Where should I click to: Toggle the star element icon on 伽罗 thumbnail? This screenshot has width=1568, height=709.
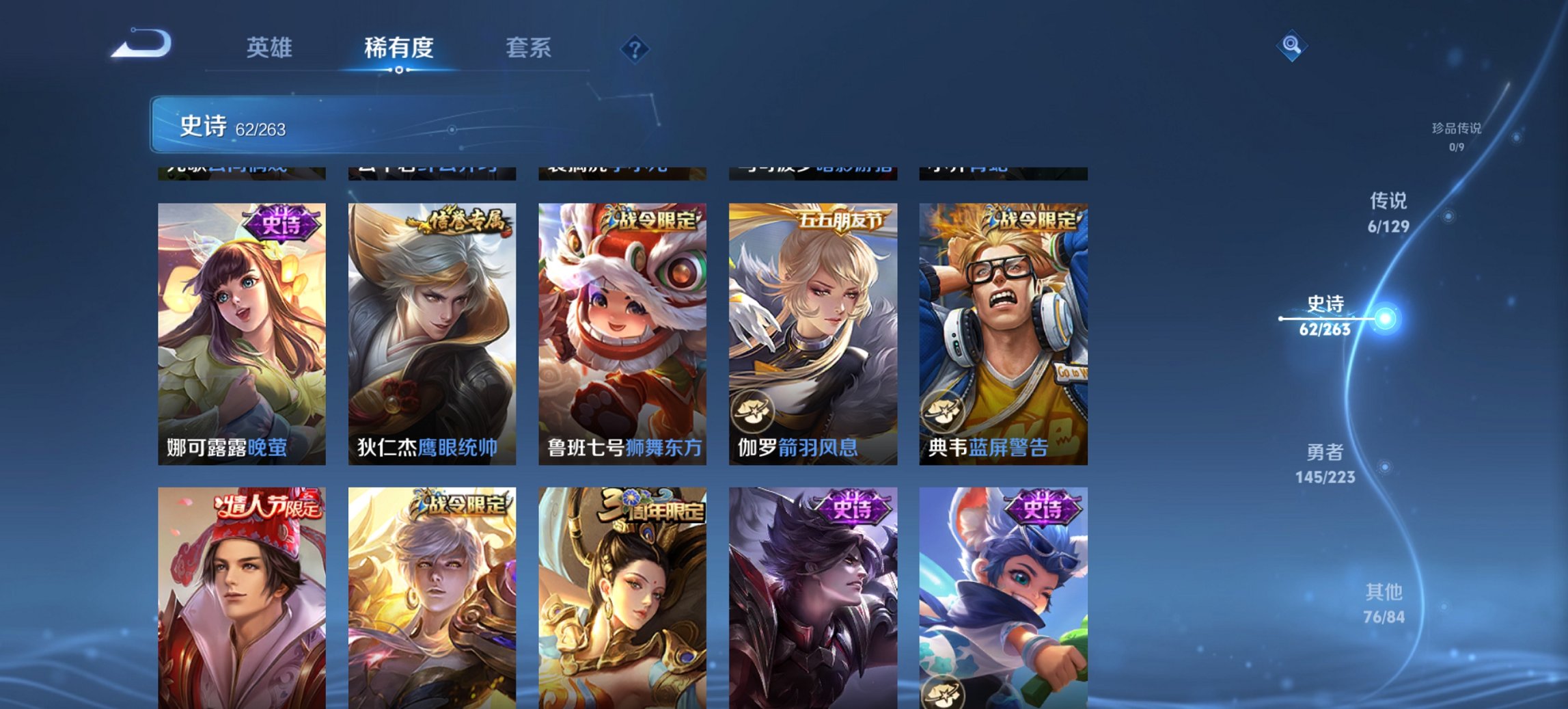[753, 410]
